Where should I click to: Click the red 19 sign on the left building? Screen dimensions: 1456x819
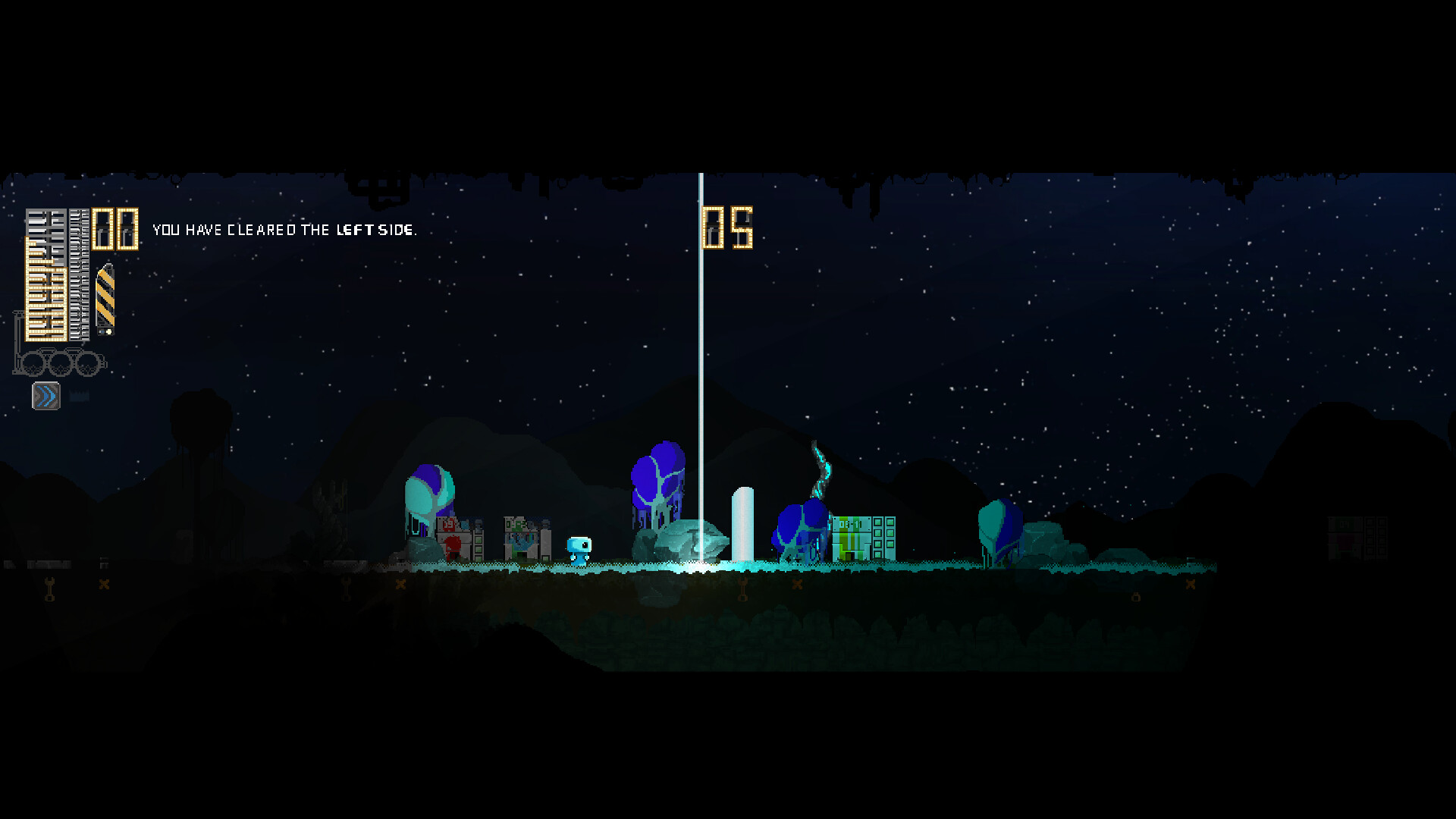point(448,525)
